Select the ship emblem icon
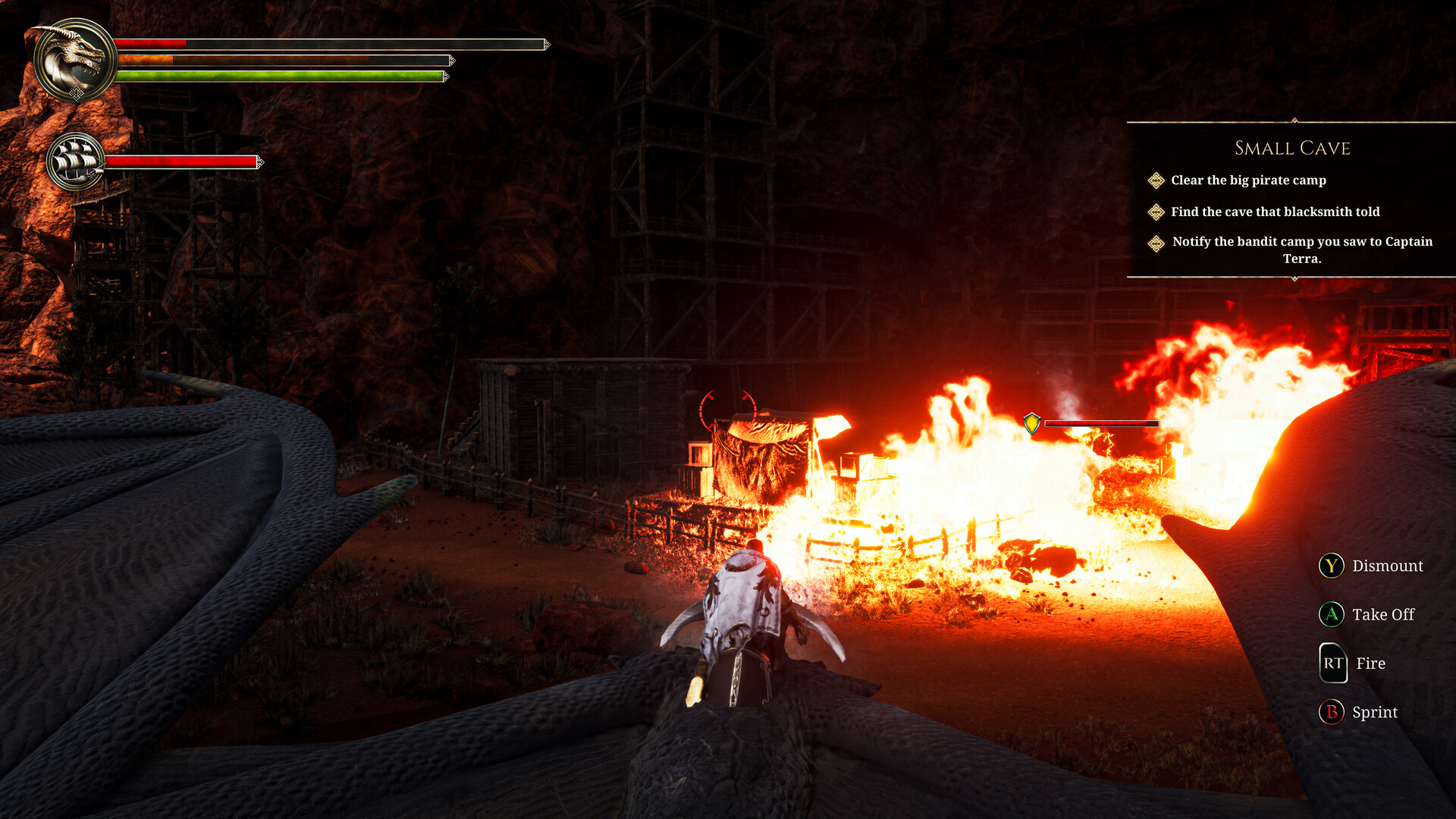Image resolution: width=1456 pixels, height=819 pixels. point(76,159)
